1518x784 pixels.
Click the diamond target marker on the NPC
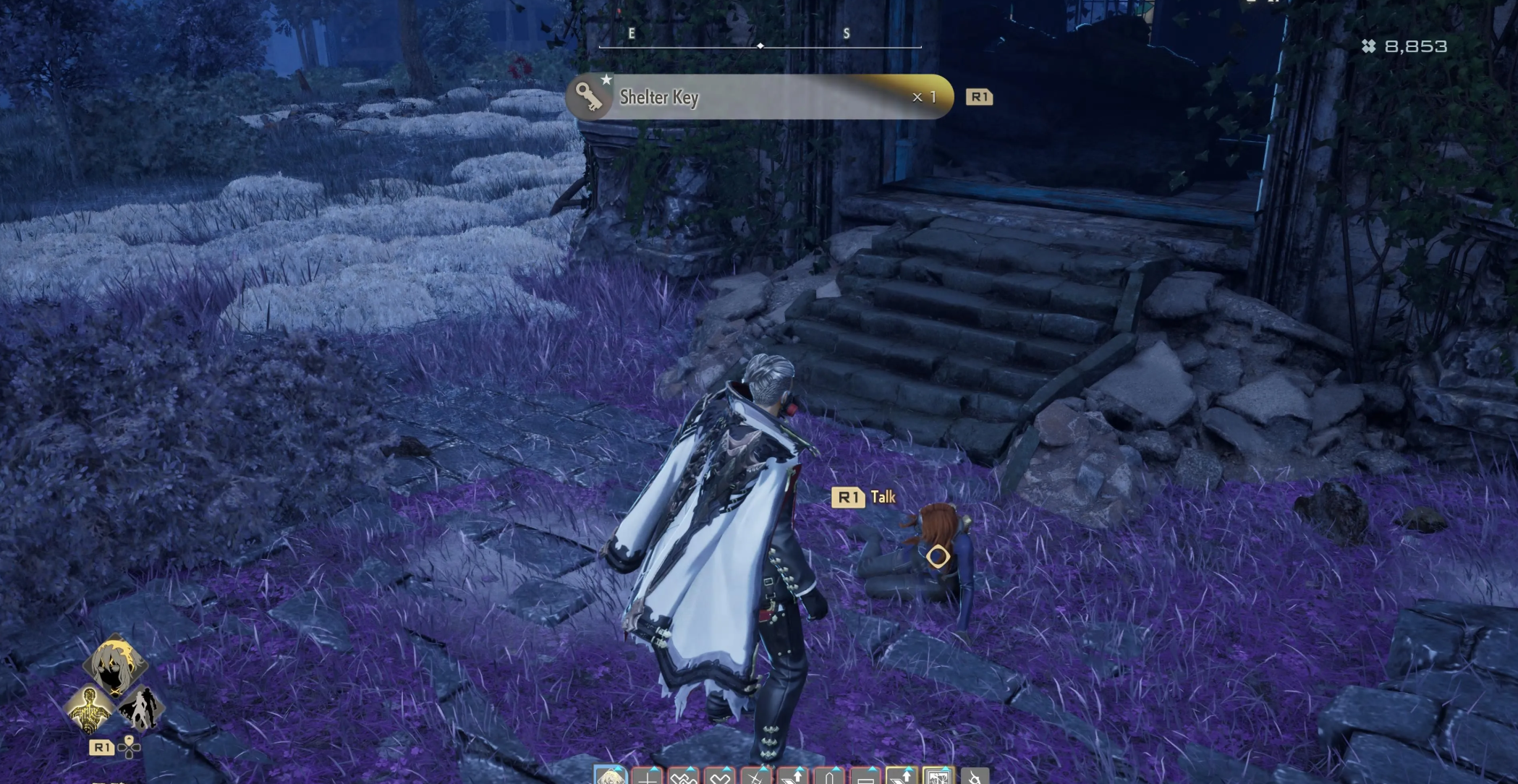pos(938,556)
